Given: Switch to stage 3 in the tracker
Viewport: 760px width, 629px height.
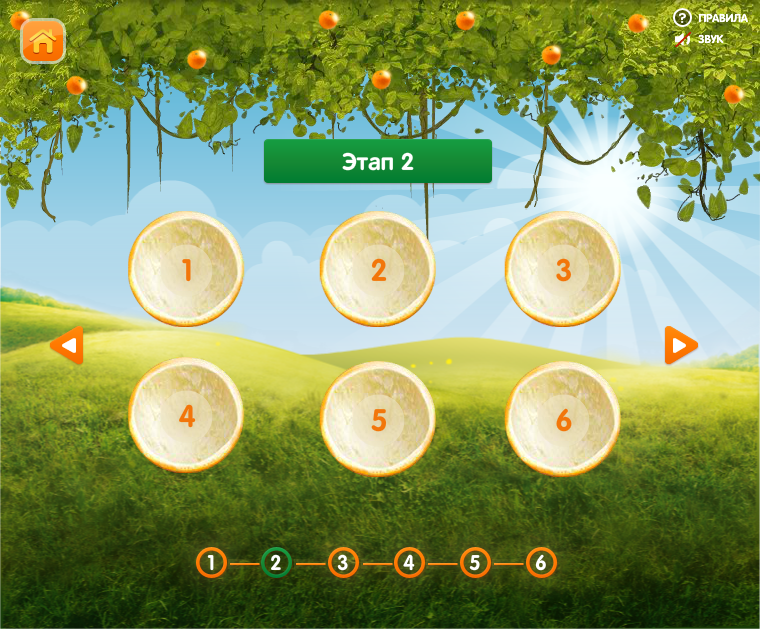Looking at the screenshot, I should coord(342,563).
